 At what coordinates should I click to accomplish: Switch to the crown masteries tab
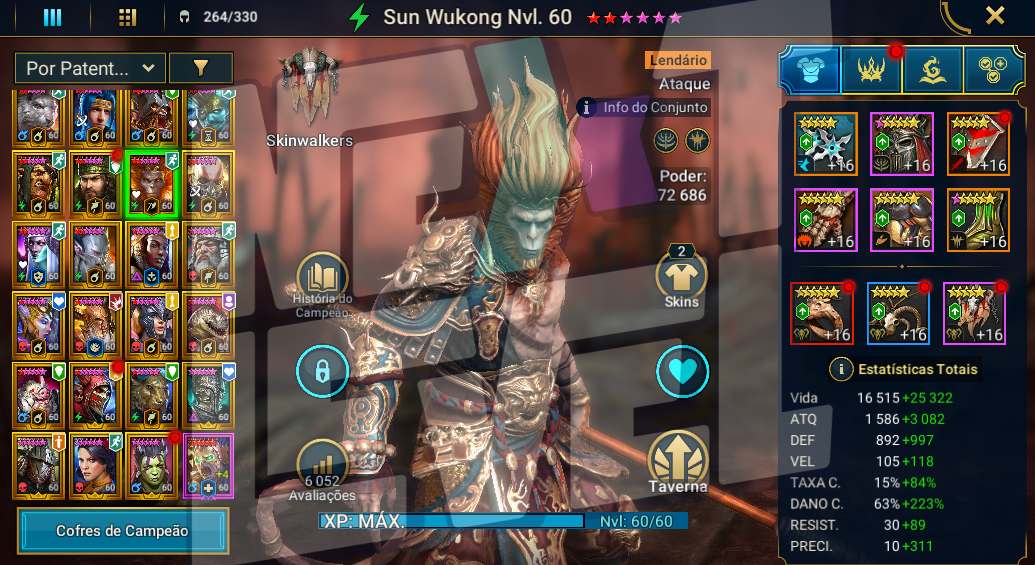[x=871, y=70]
